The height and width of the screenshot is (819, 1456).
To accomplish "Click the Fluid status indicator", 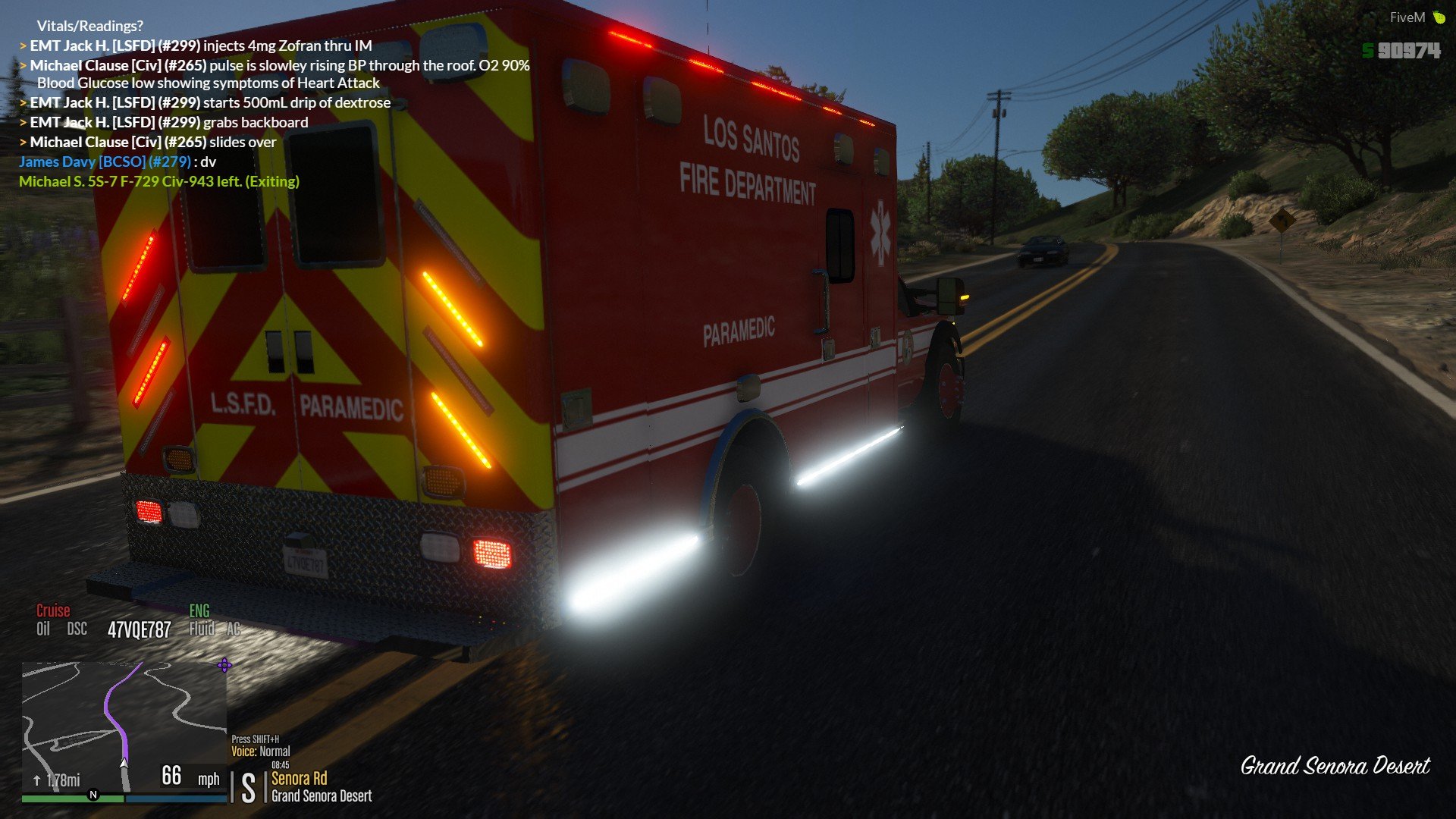I will 202,629.
